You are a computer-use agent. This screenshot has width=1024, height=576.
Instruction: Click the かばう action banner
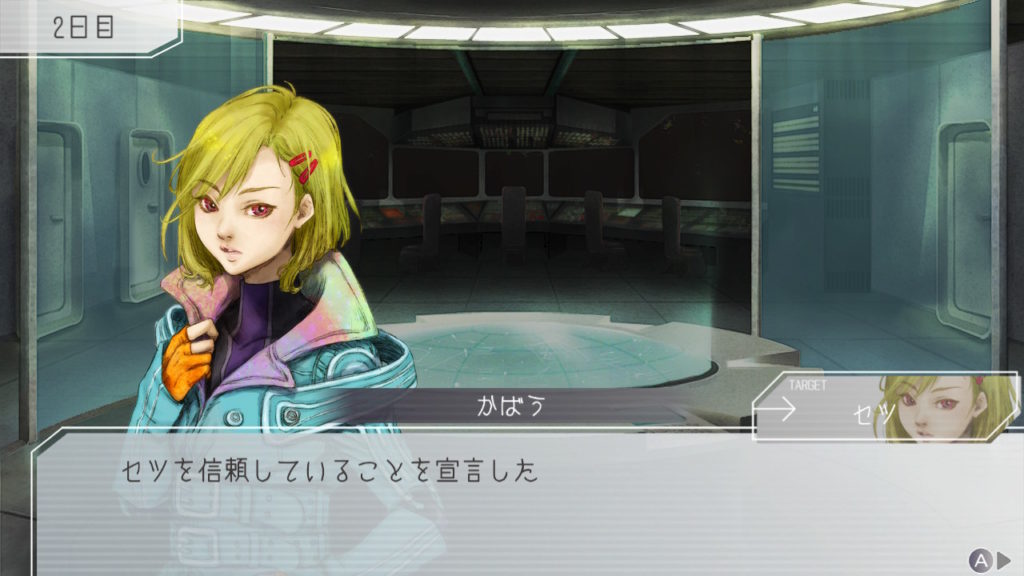(x=513, y=407)
